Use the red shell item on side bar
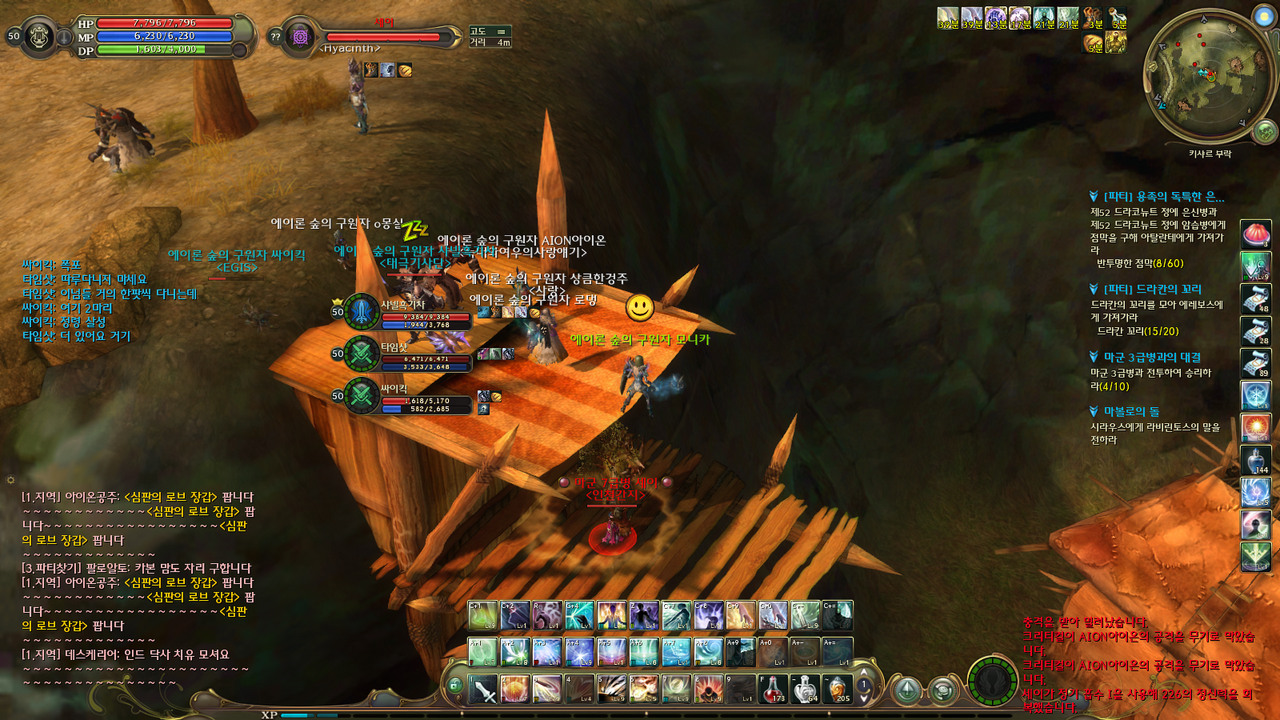 pos(1255,235)
